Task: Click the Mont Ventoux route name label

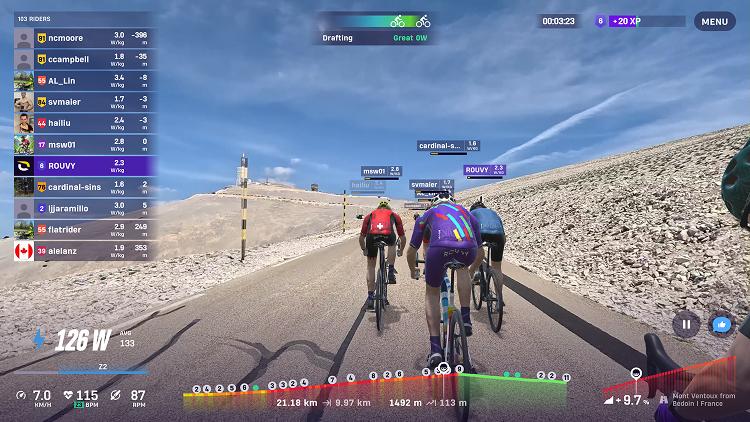Action: point(703,399)
